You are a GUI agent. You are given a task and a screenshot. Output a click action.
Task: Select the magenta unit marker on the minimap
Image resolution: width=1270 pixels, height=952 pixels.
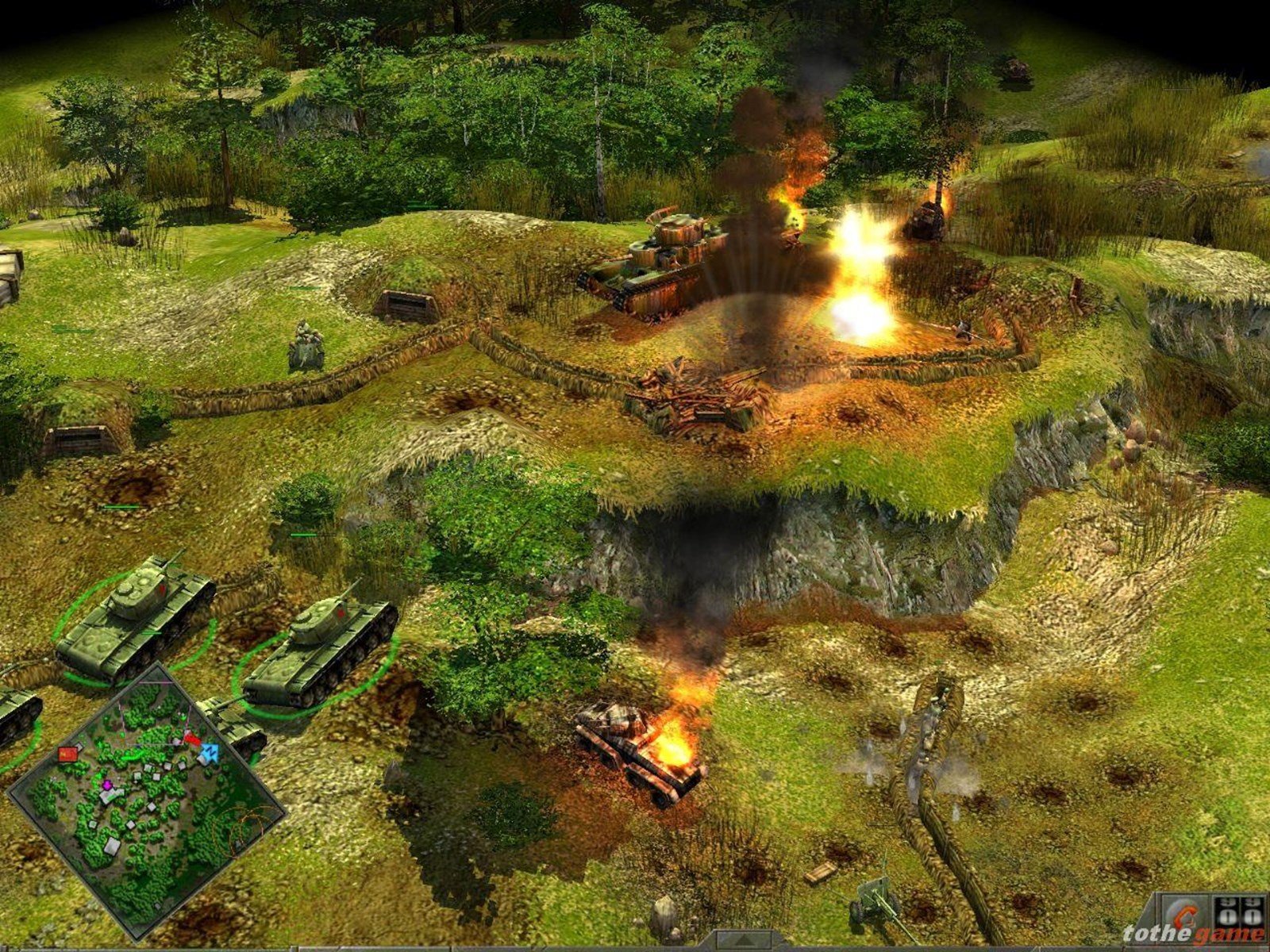107,785
